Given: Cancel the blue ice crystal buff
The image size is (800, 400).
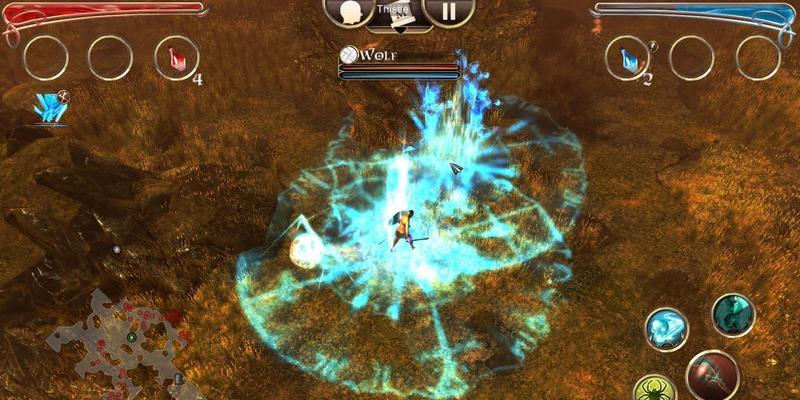Looking at the screenshot, I should [49, 107].
